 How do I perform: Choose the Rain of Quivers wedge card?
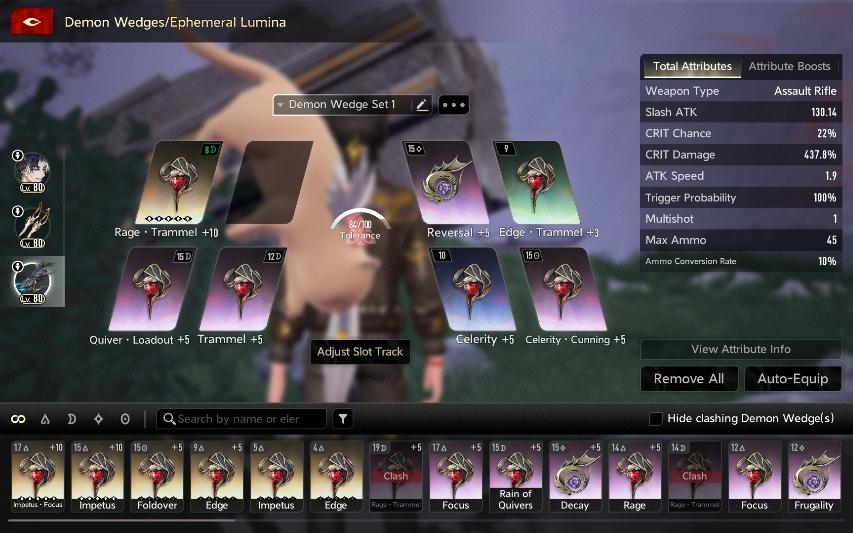(x=516, y=476)
